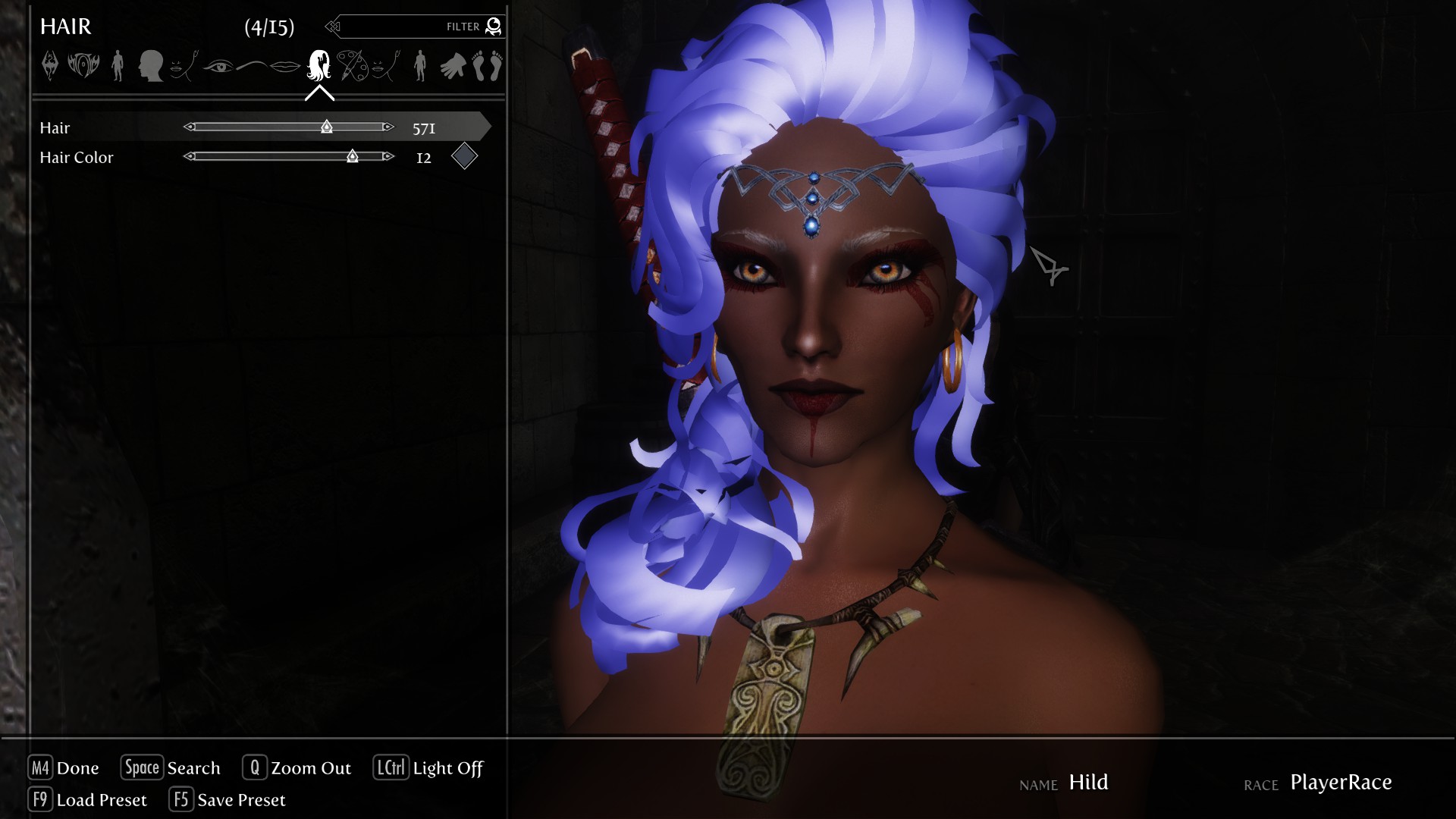Image resolution: width=1456 pixels, height=819 pixels.
Task: Select the highlighted hair tab
Action: tap(319, 66)
